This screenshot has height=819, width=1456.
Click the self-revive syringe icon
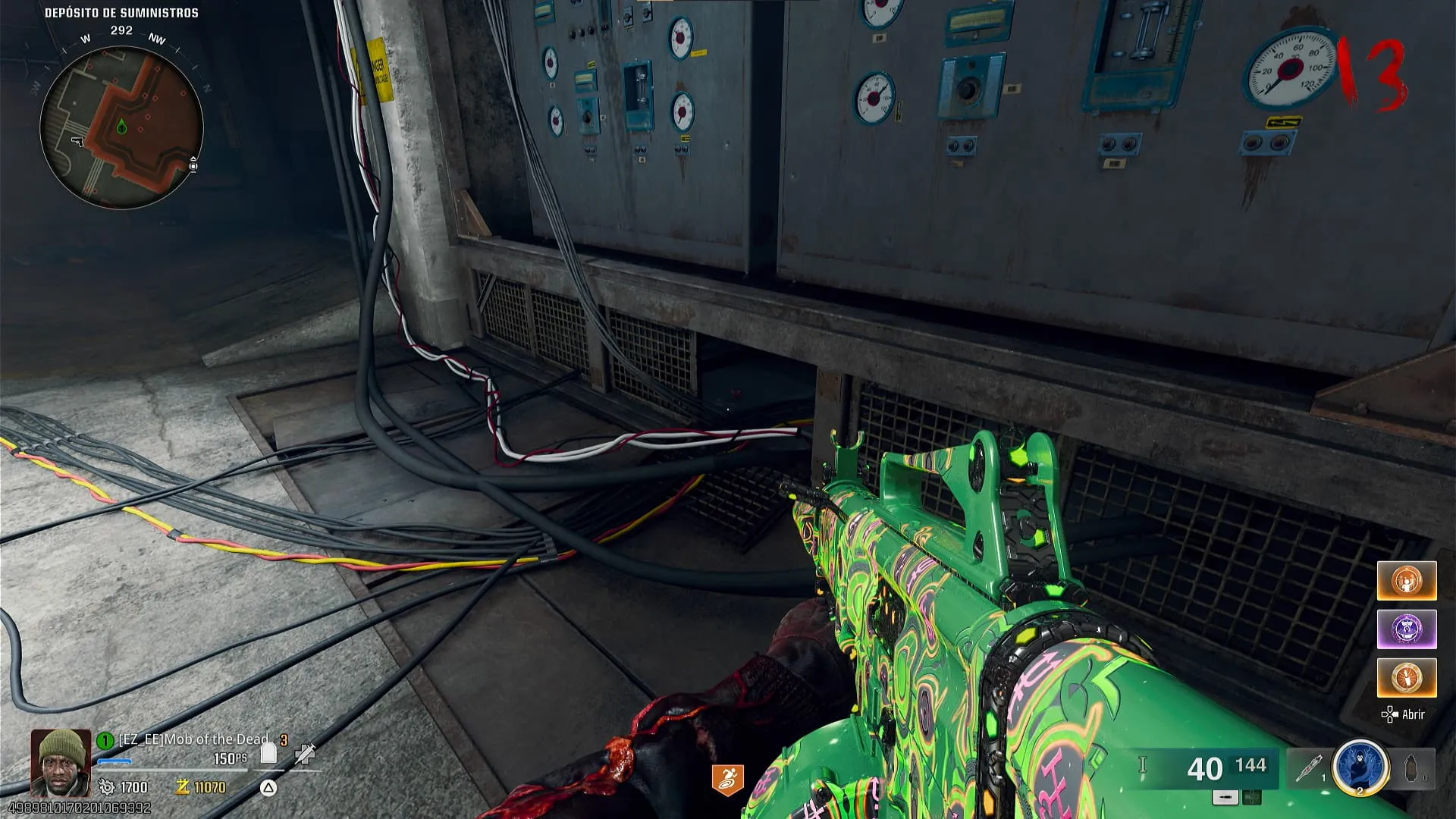click(x=305, y=753)
